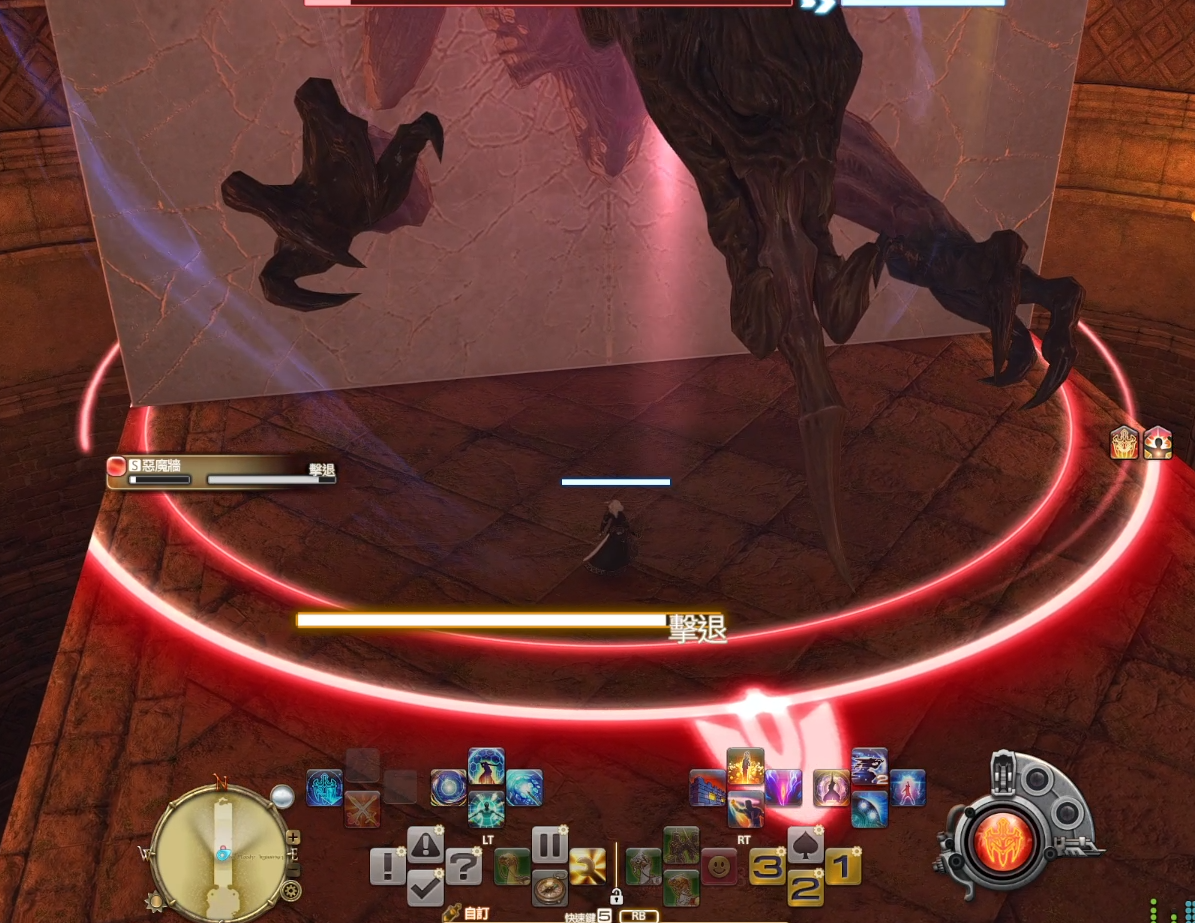The width and height of the screenshot is (1195, 923).
Task: Click the question mark macro icon
Action: click(463, 866)
